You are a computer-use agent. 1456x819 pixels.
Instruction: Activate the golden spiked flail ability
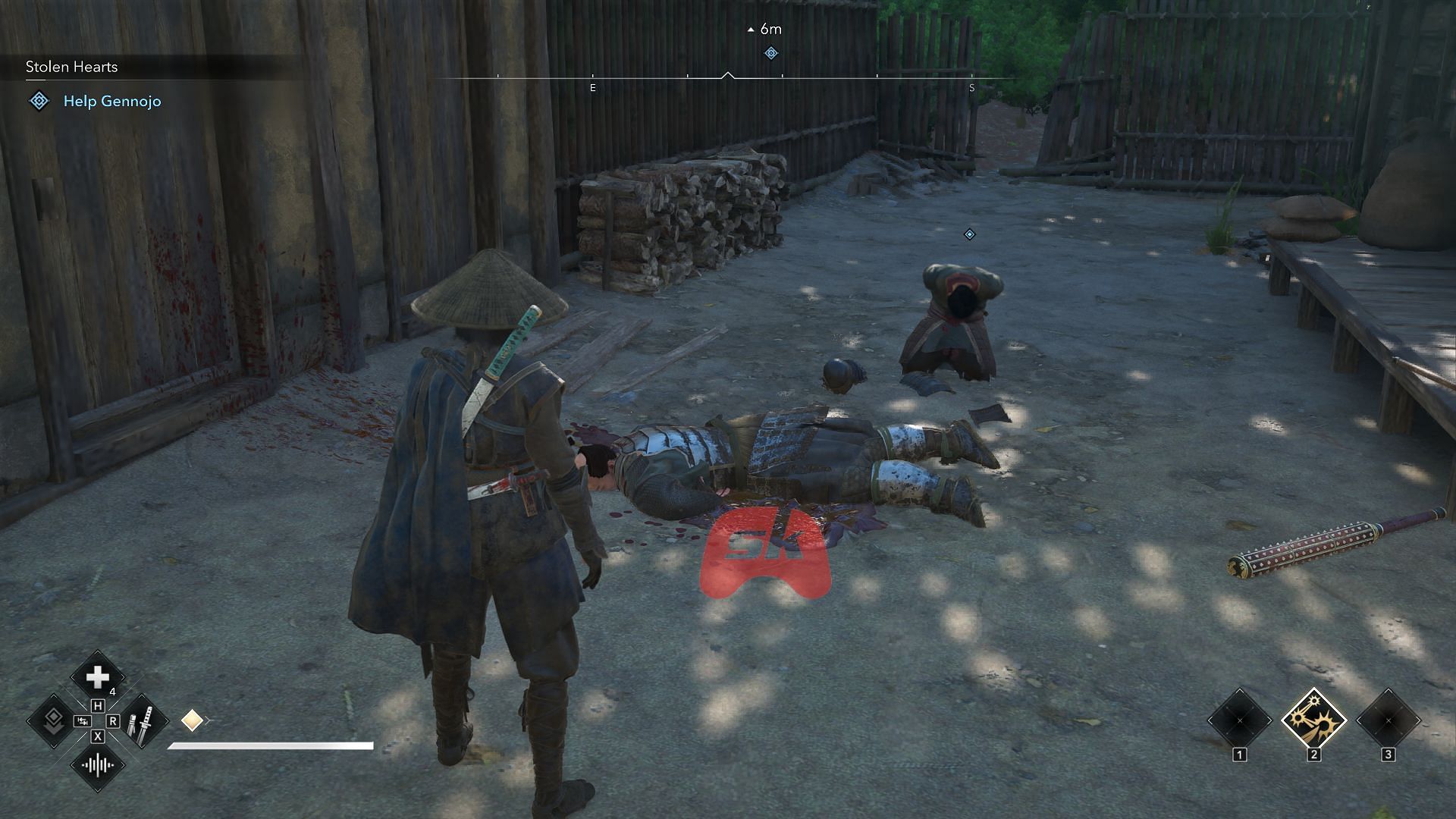(1313, 720)
